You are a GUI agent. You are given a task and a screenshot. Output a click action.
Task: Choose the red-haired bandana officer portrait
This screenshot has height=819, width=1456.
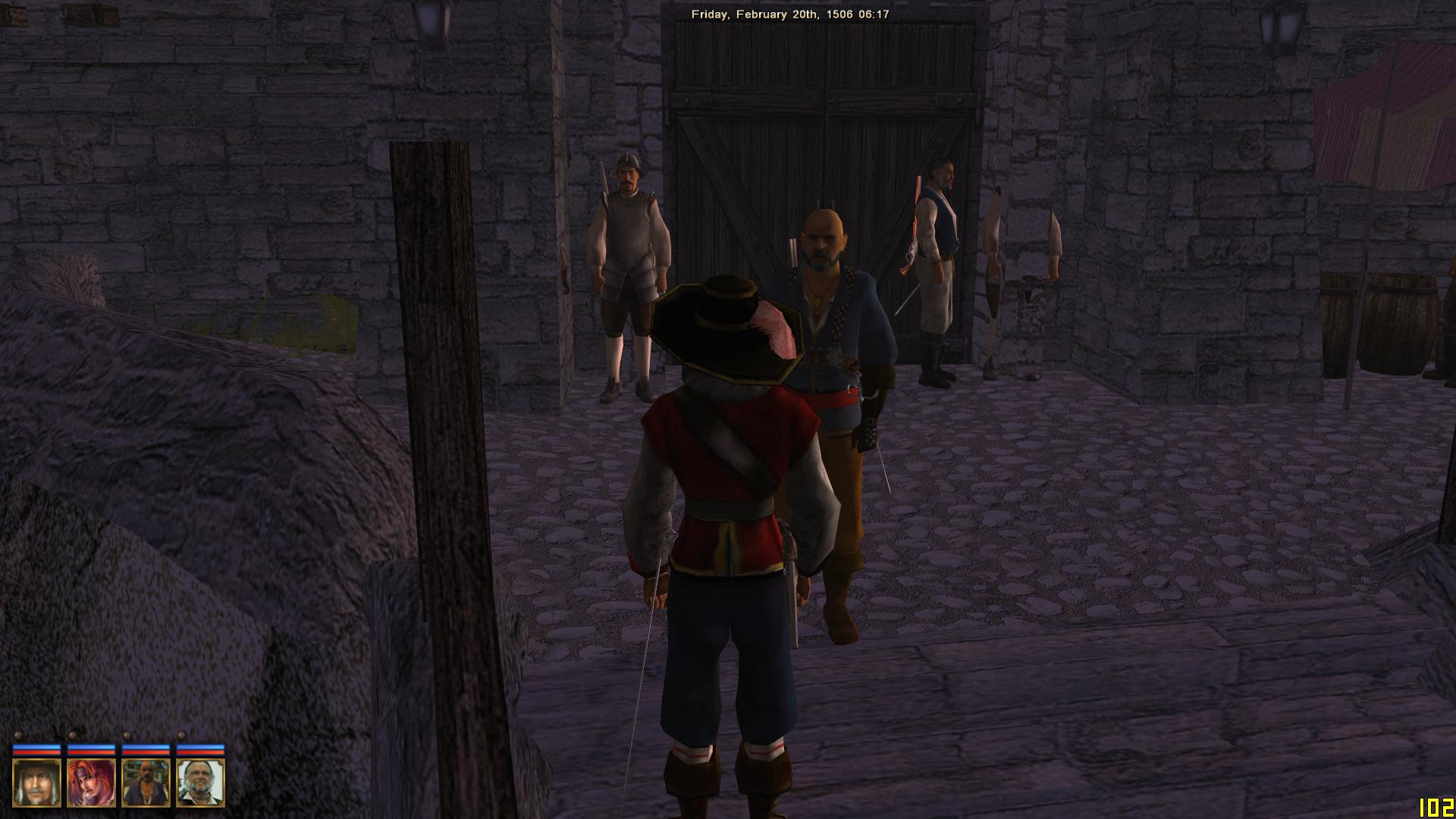(91, 783)
